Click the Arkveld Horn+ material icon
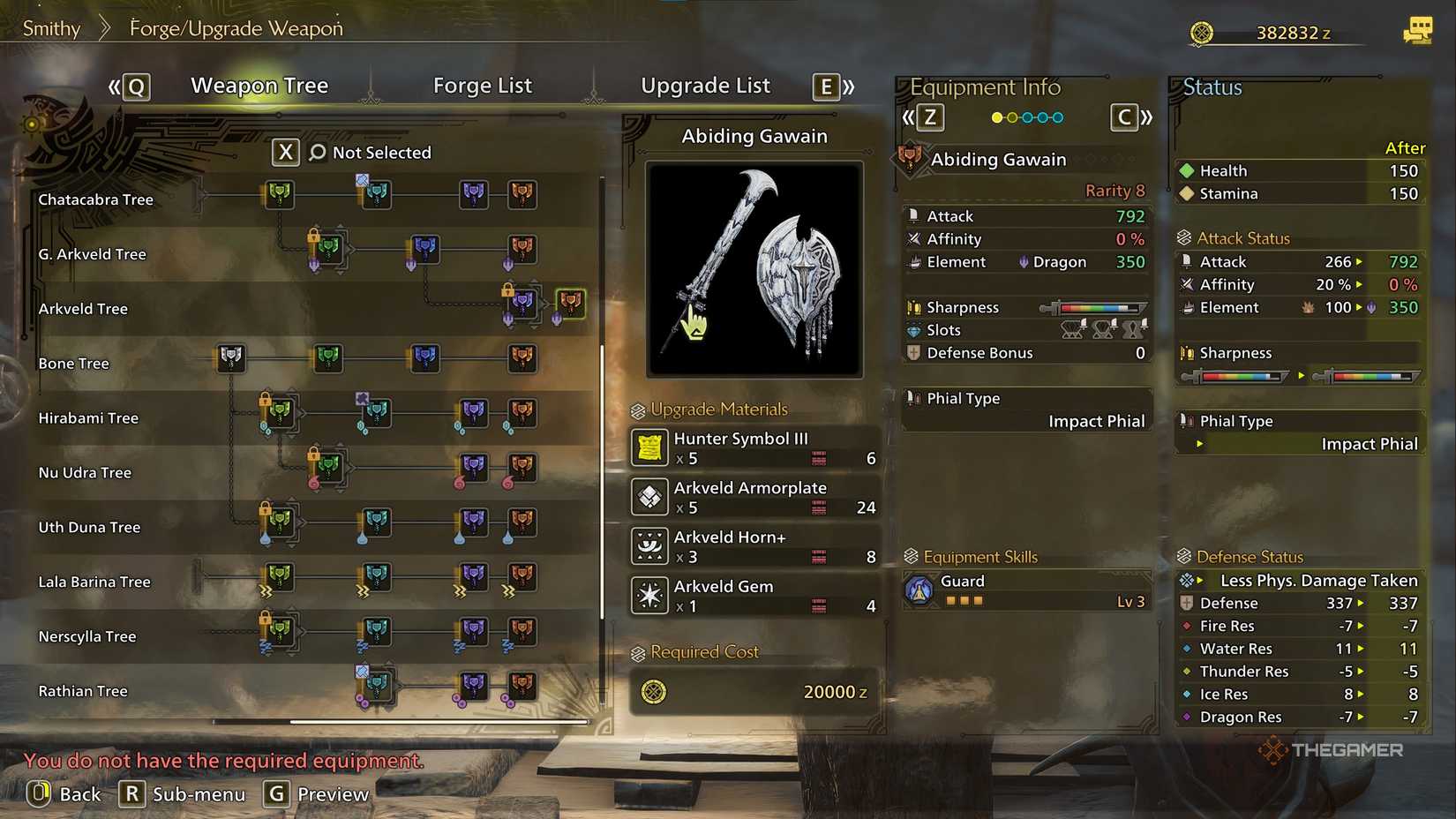Screen dimensions: 1456x819 coord(649,546)
